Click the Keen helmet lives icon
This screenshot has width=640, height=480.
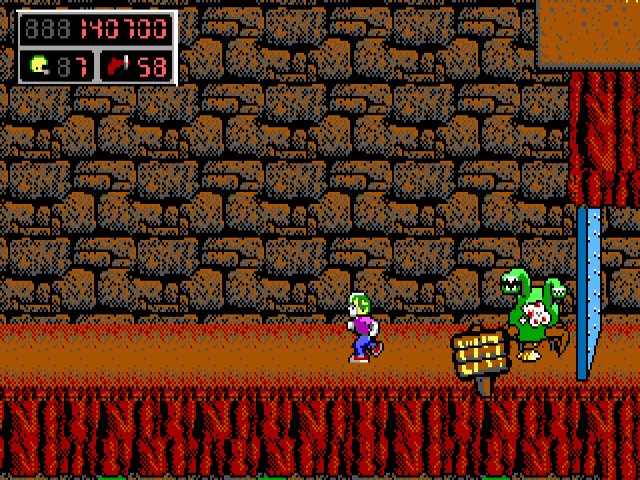[x=39, y=67]
